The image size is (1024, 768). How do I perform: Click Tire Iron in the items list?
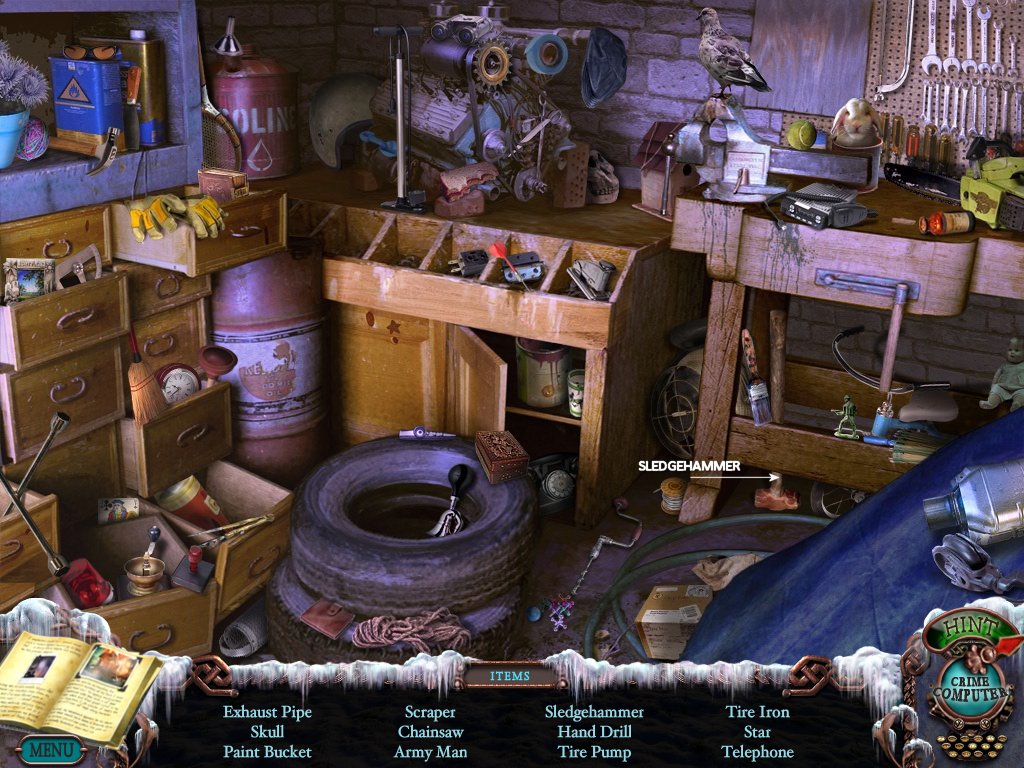pos(757,712)
